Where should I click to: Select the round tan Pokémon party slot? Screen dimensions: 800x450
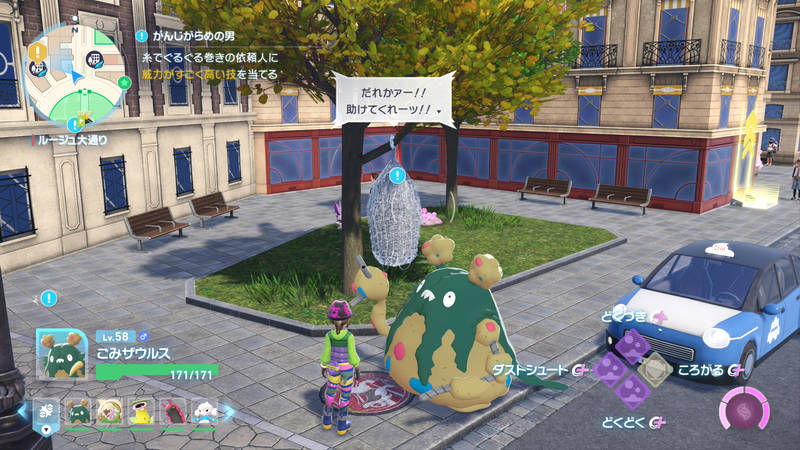click(110, 410)
